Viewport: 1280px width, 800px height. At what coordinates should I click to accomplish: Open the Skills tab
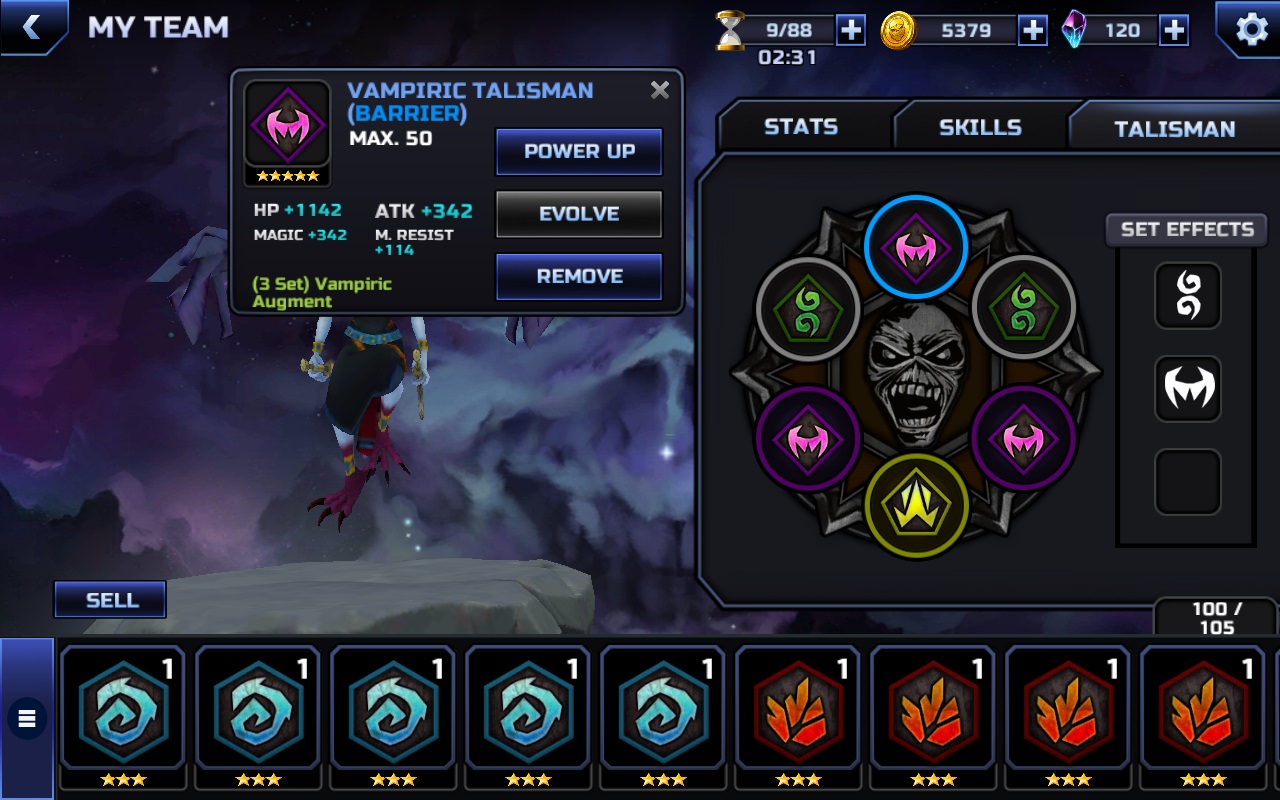coord(980,127)
